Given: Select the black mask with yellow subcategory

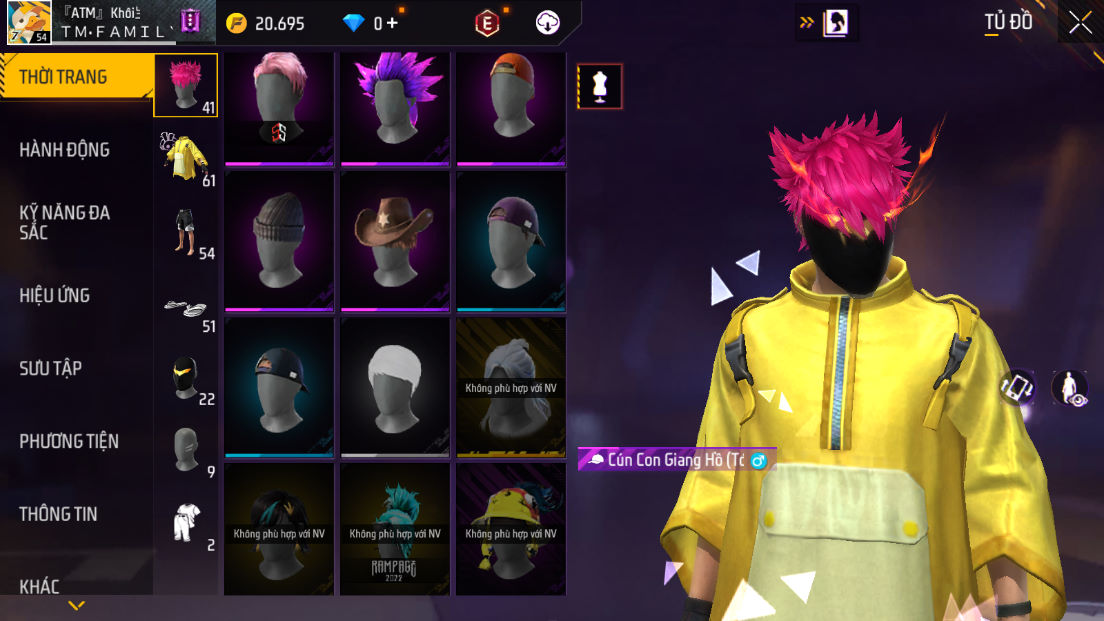Looking at the screenshot, I should pyautogui.click(x=186, y=378).
